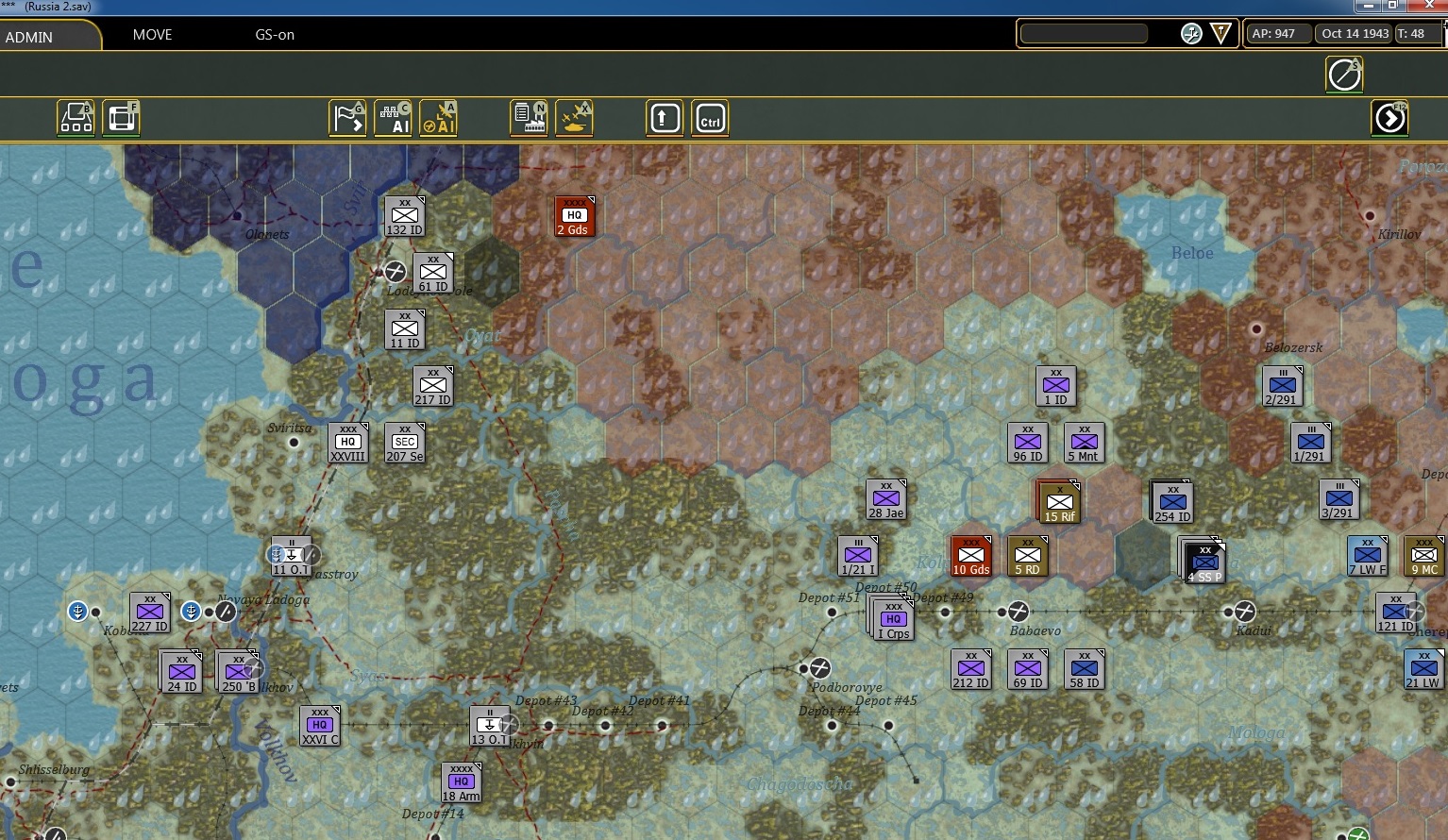Image resolution: width=1448 pixels, height=840 pixels.
Task: Click the battle resolution icon labeled X
Action: pyautogui.click(x=575, y=118)
